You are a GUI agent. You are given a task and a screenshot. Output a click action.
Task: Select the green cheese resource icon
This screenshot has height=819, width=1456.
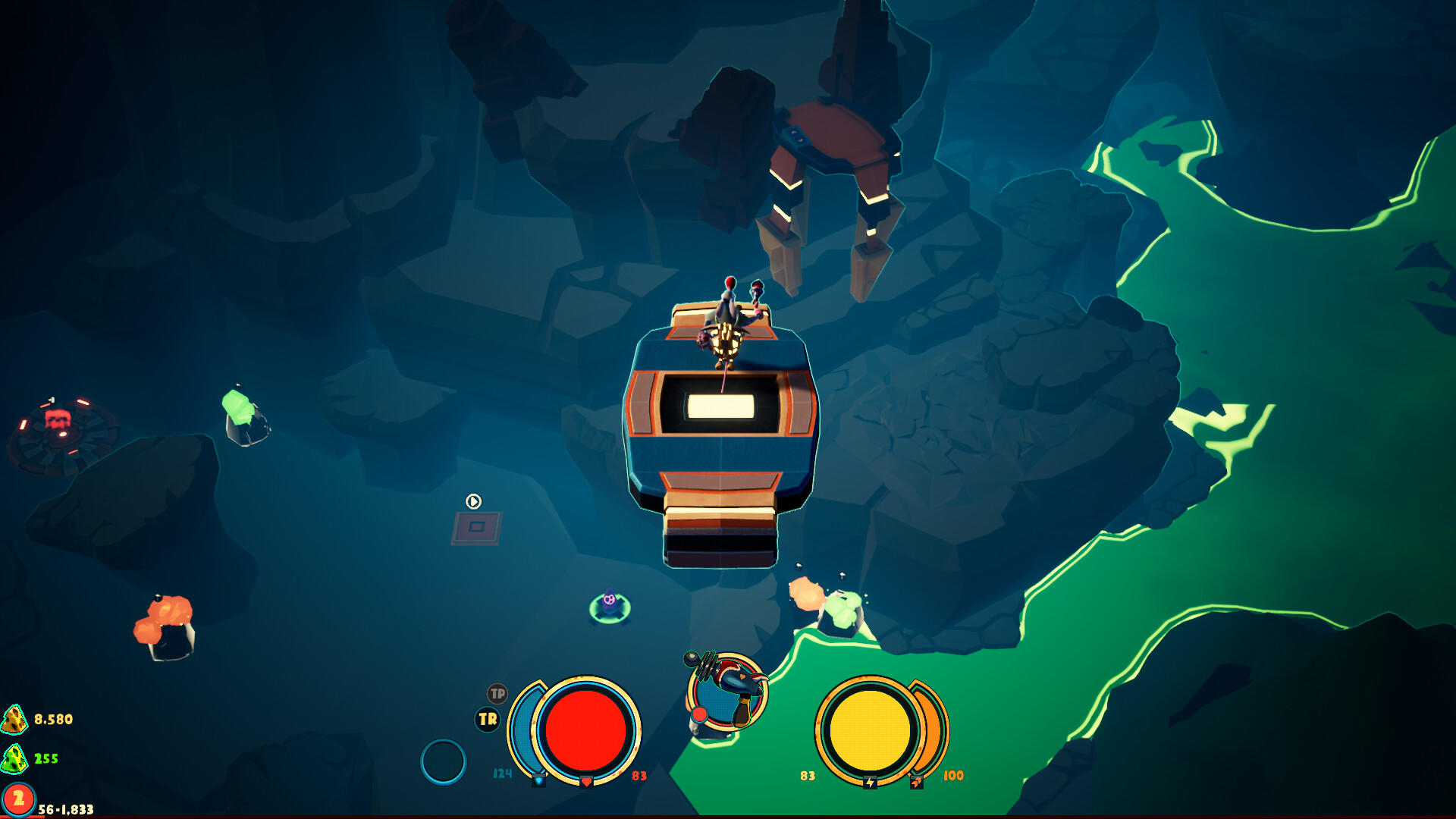(x=14, y=760)
